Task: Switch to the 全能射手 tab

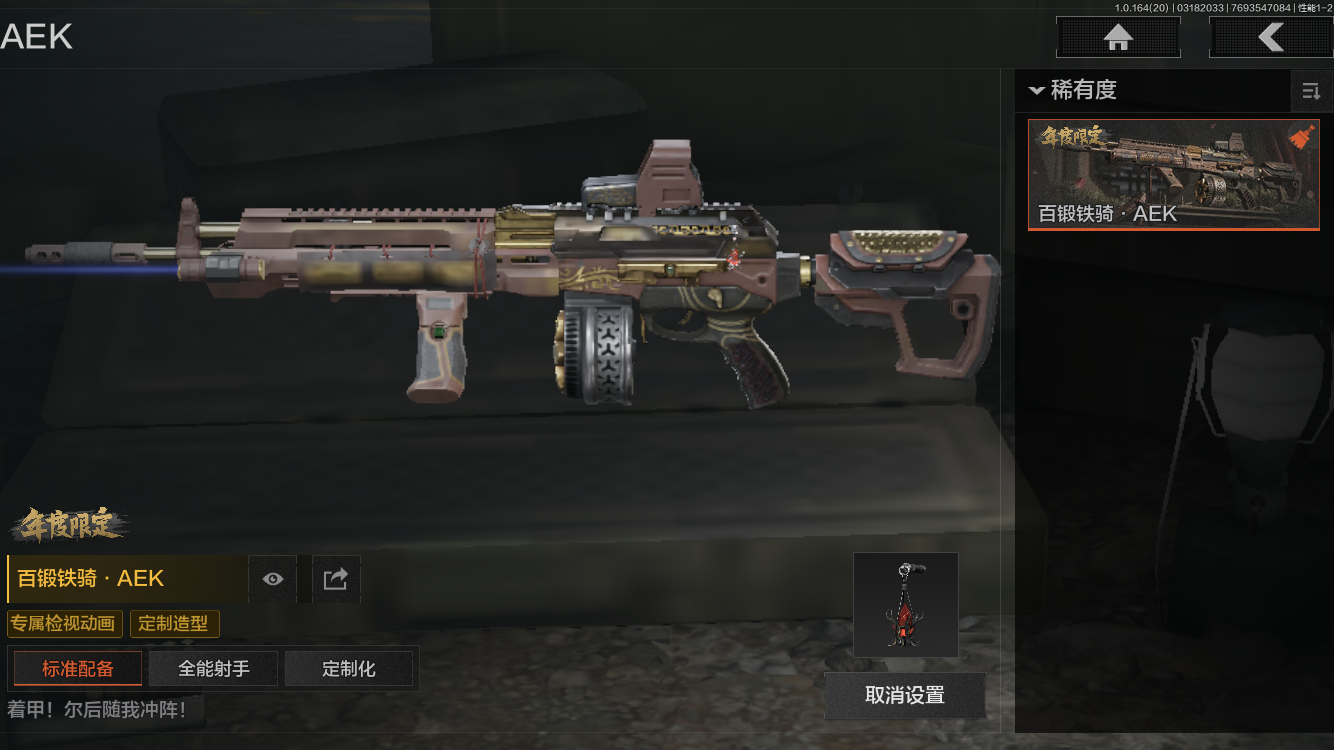Action: click(x=213, y=669)
